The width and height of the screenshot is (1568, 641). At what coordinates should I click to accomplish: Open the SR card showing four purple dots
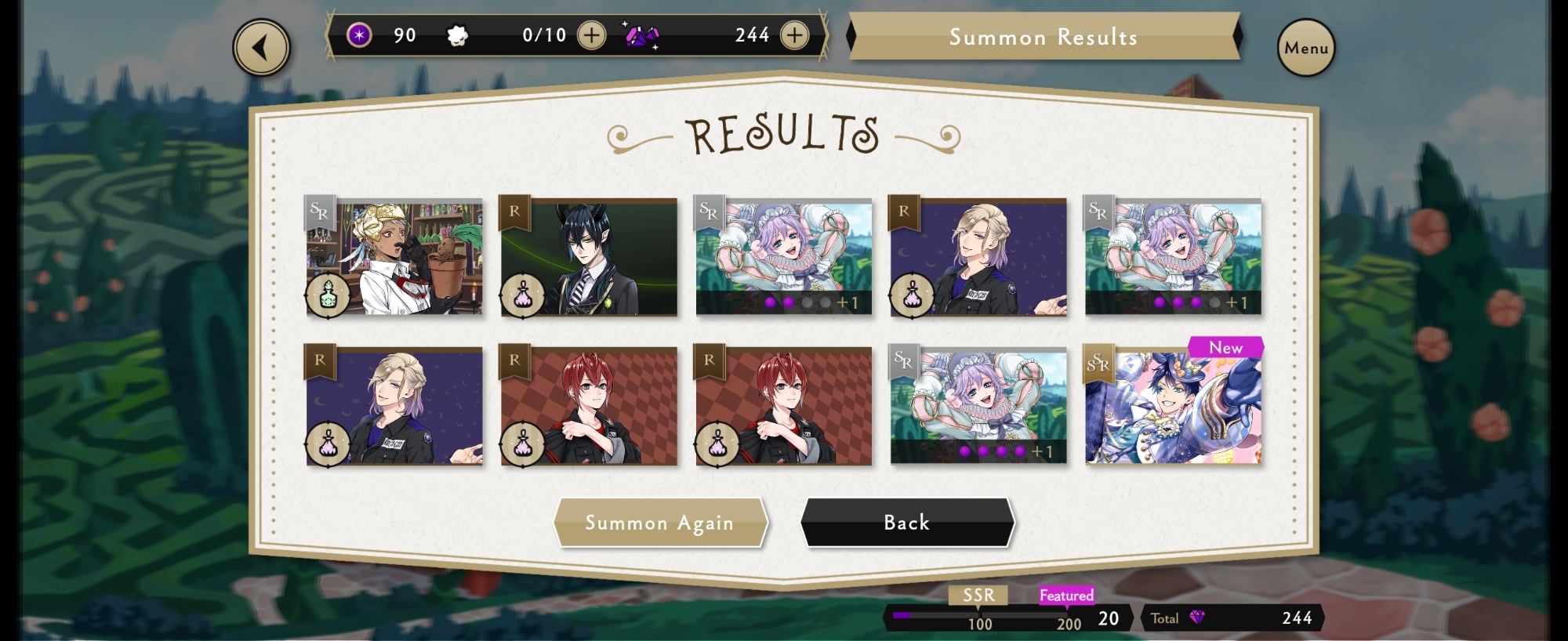978,406
